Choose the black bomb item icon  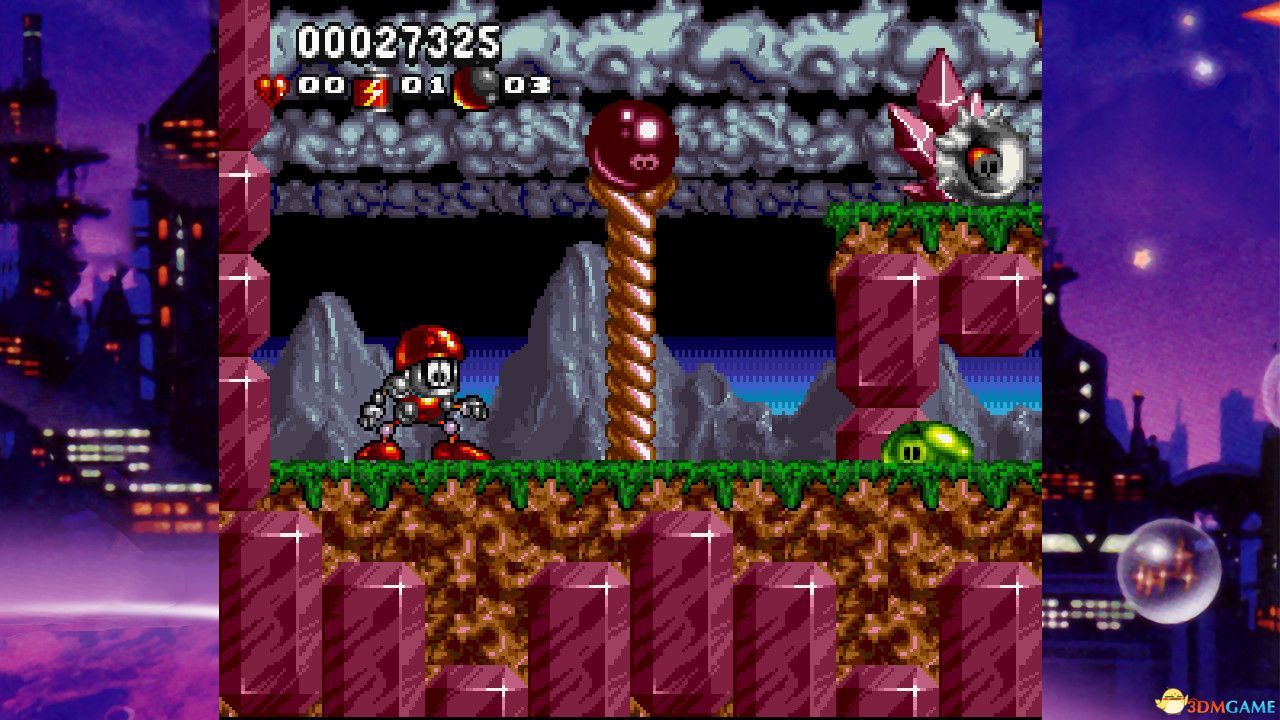tap(476, 88)
